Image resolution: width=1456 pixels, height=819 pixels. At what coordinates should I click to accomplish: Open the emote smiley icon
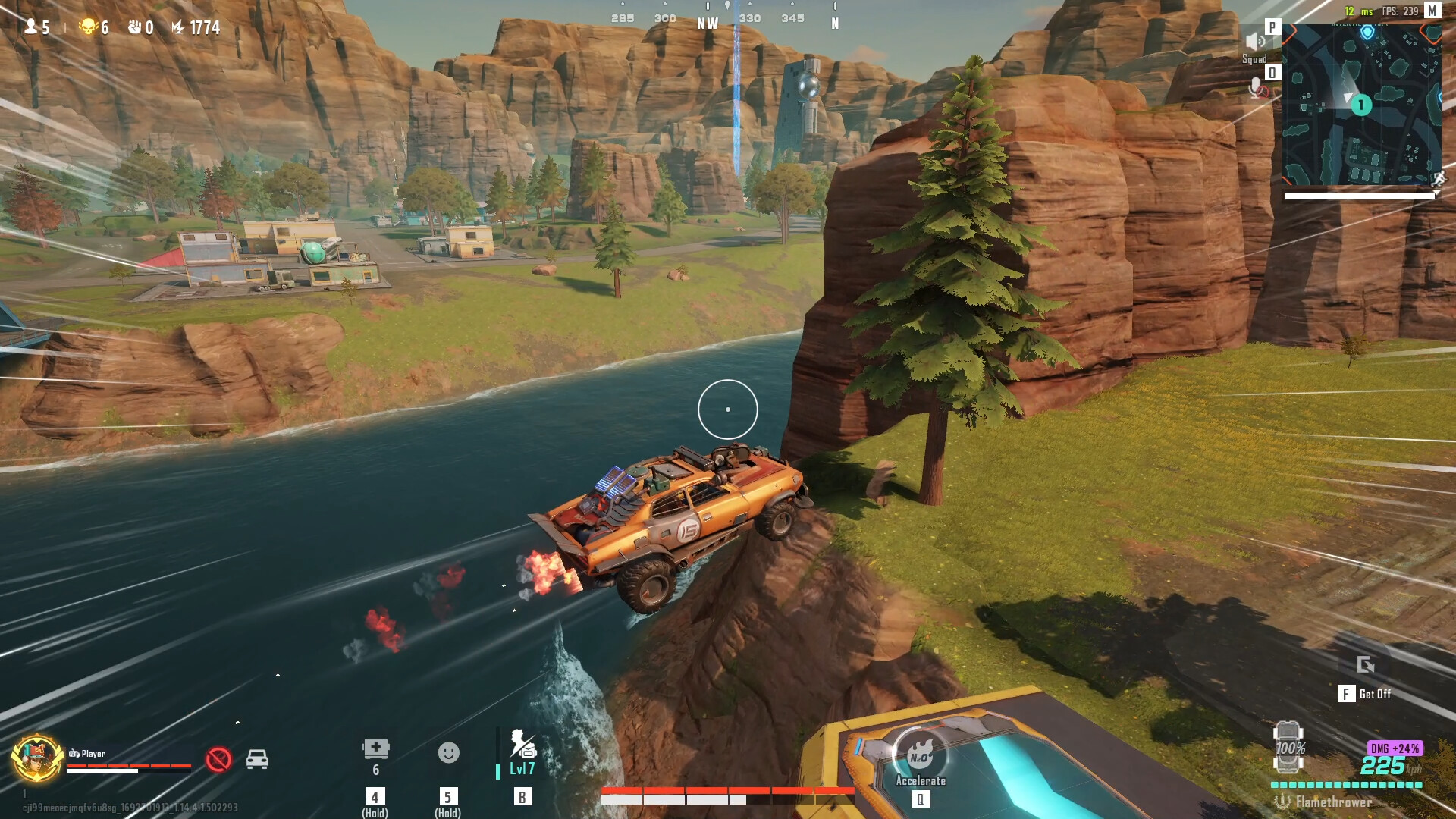[447, 754]
